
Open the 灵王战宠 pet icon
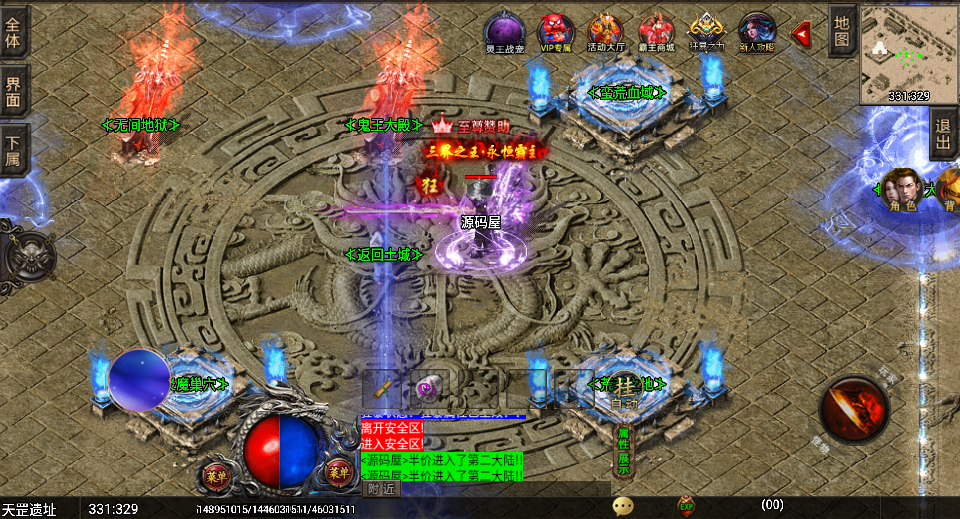click(504, 30)
